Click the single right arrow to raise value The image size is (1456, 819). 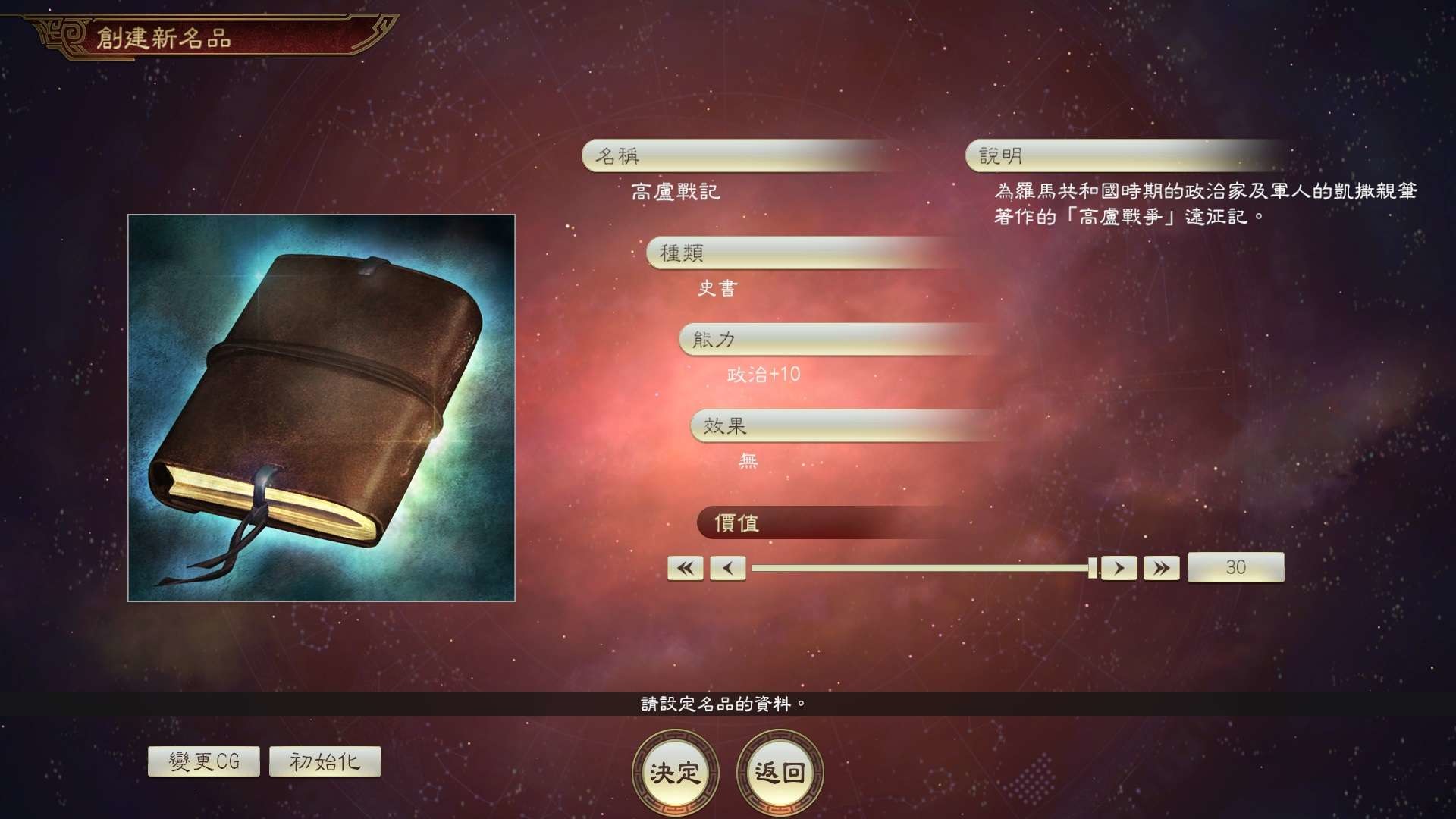(x=1119, y=567)
